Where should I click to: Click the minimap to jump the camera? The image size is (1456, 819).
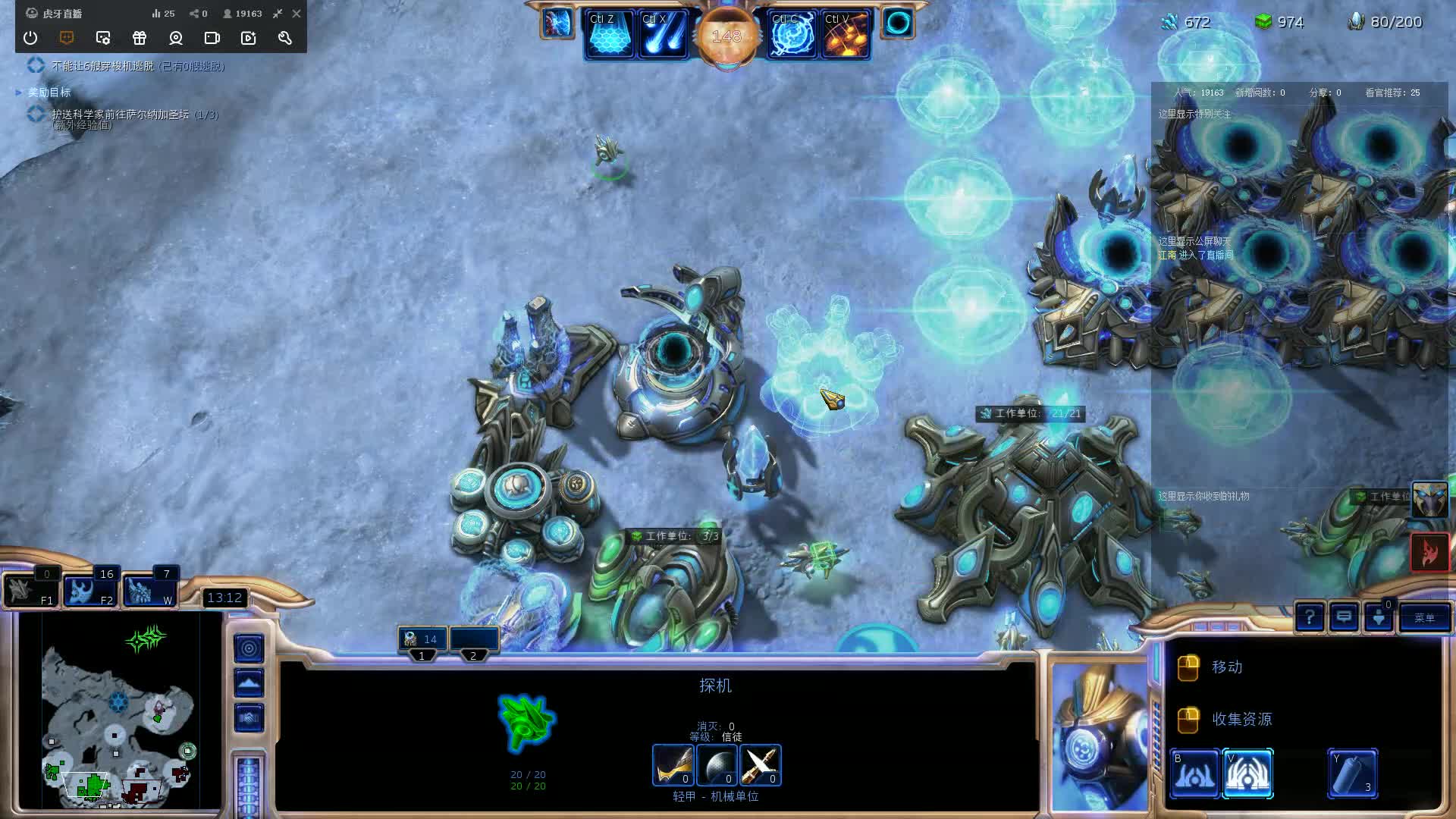121,713
